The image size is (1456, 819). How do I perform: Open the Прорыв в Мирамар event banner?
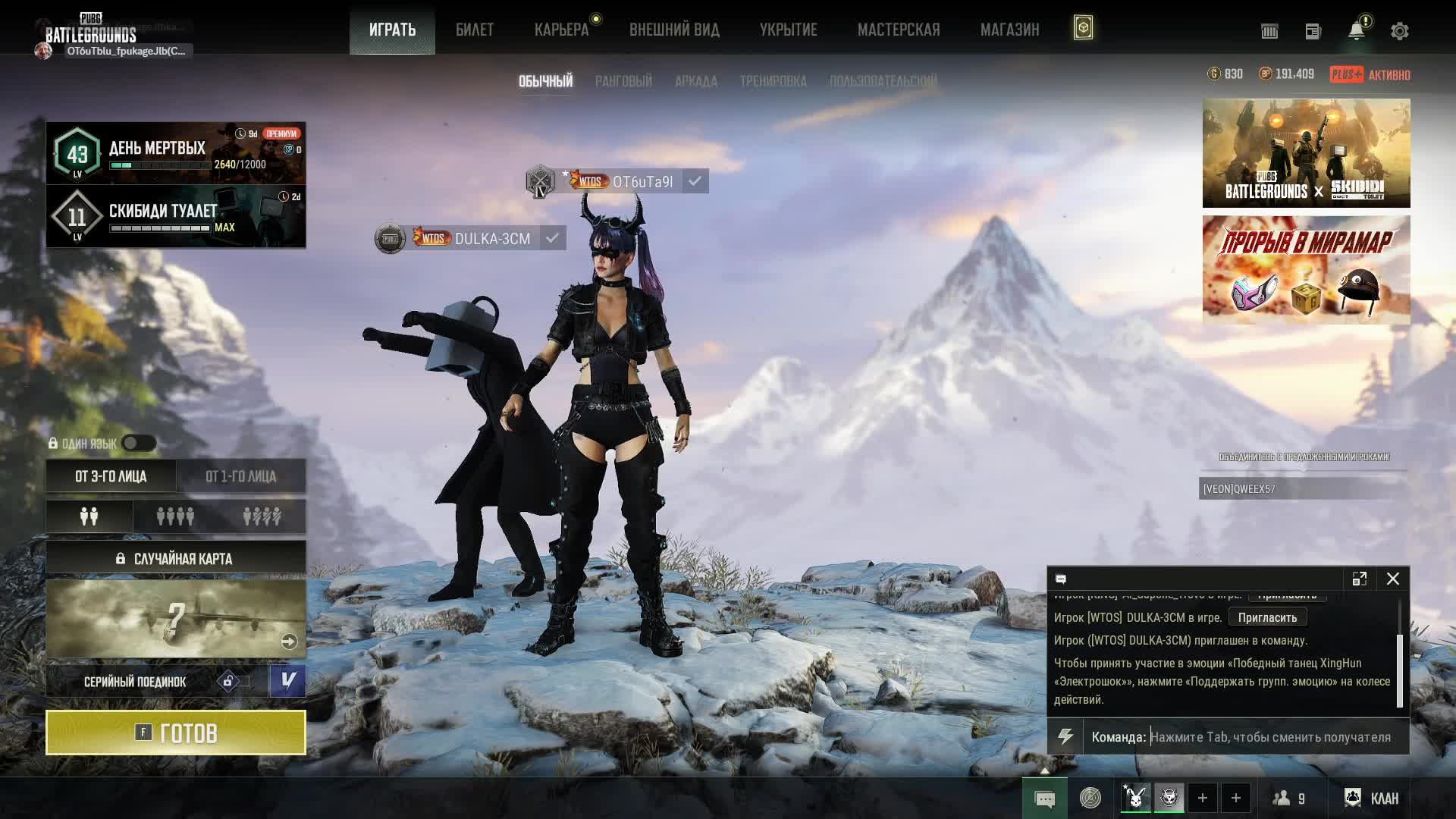pyautogui.click(x=1306, y=270)
